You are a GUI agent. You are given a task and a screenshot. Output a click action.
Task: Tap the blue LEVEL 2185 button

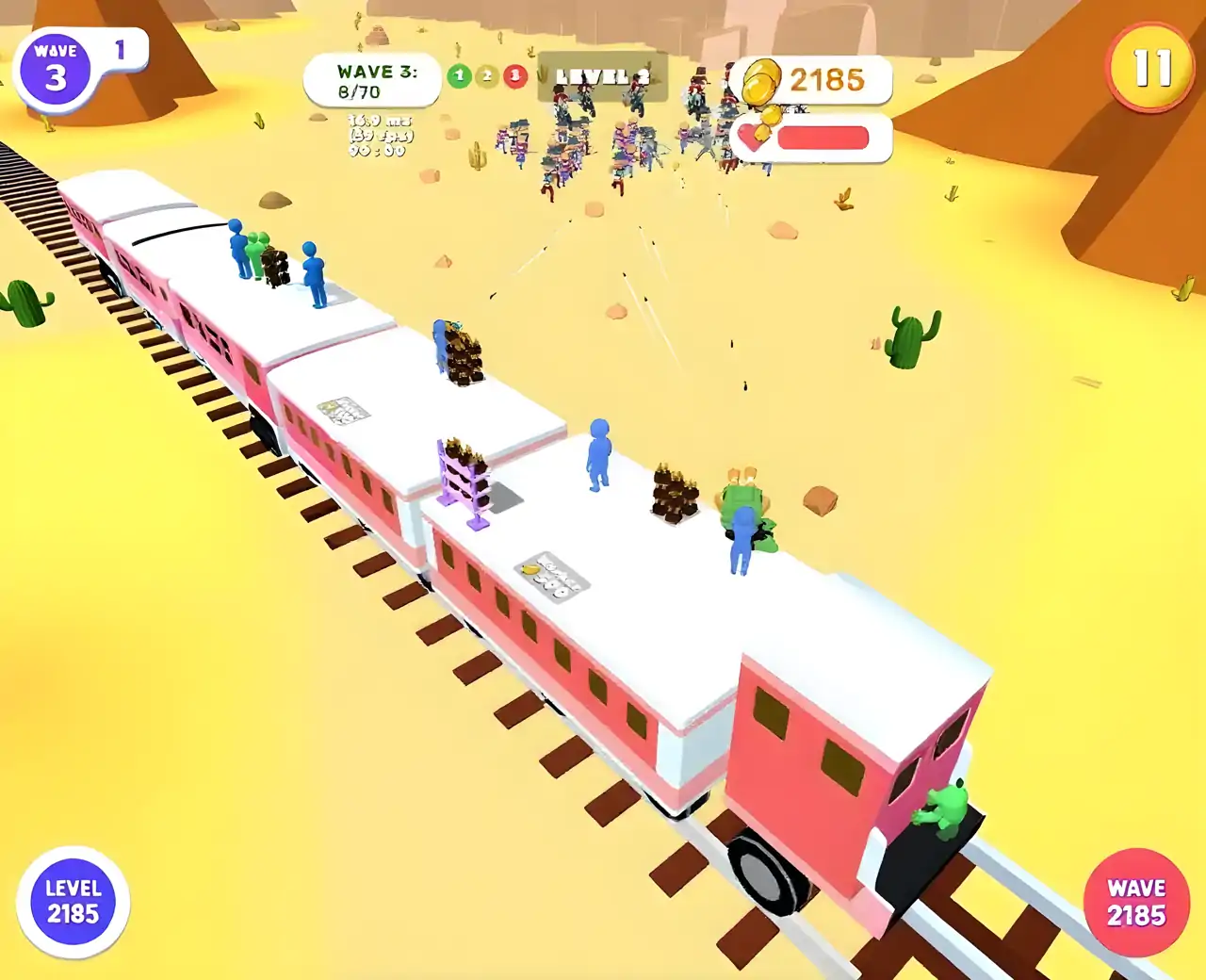click(x=73, y=902)
